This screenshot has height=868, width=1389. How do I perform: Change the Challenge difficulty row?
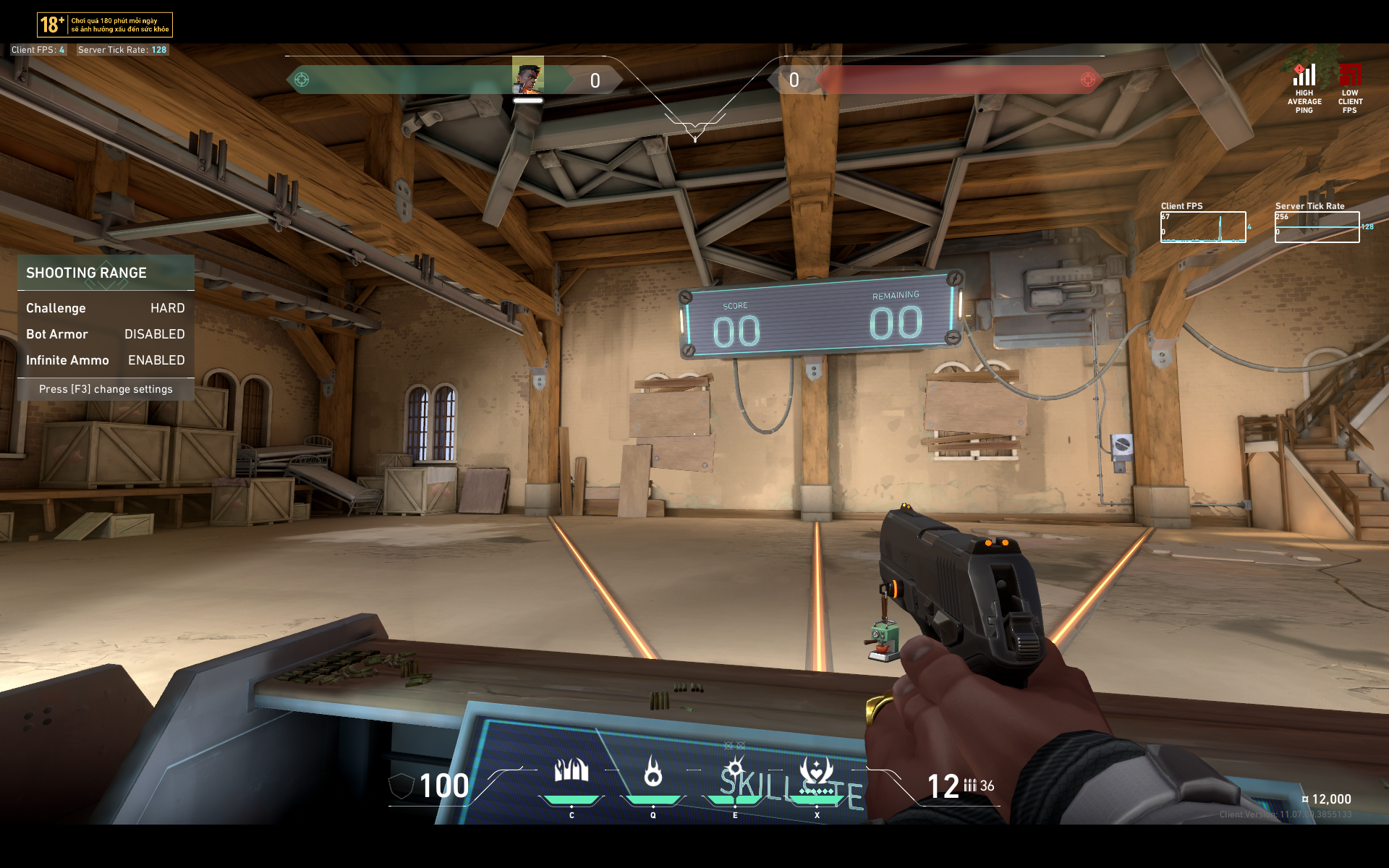(x=106, y=308)
